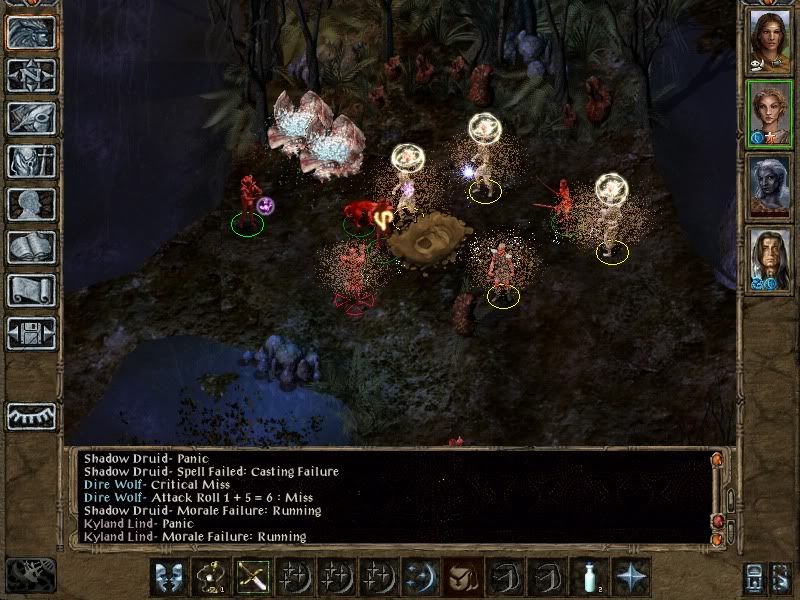Open the mage spellbook
Viewport: 800px width, 600px height.
coord(31,247)
